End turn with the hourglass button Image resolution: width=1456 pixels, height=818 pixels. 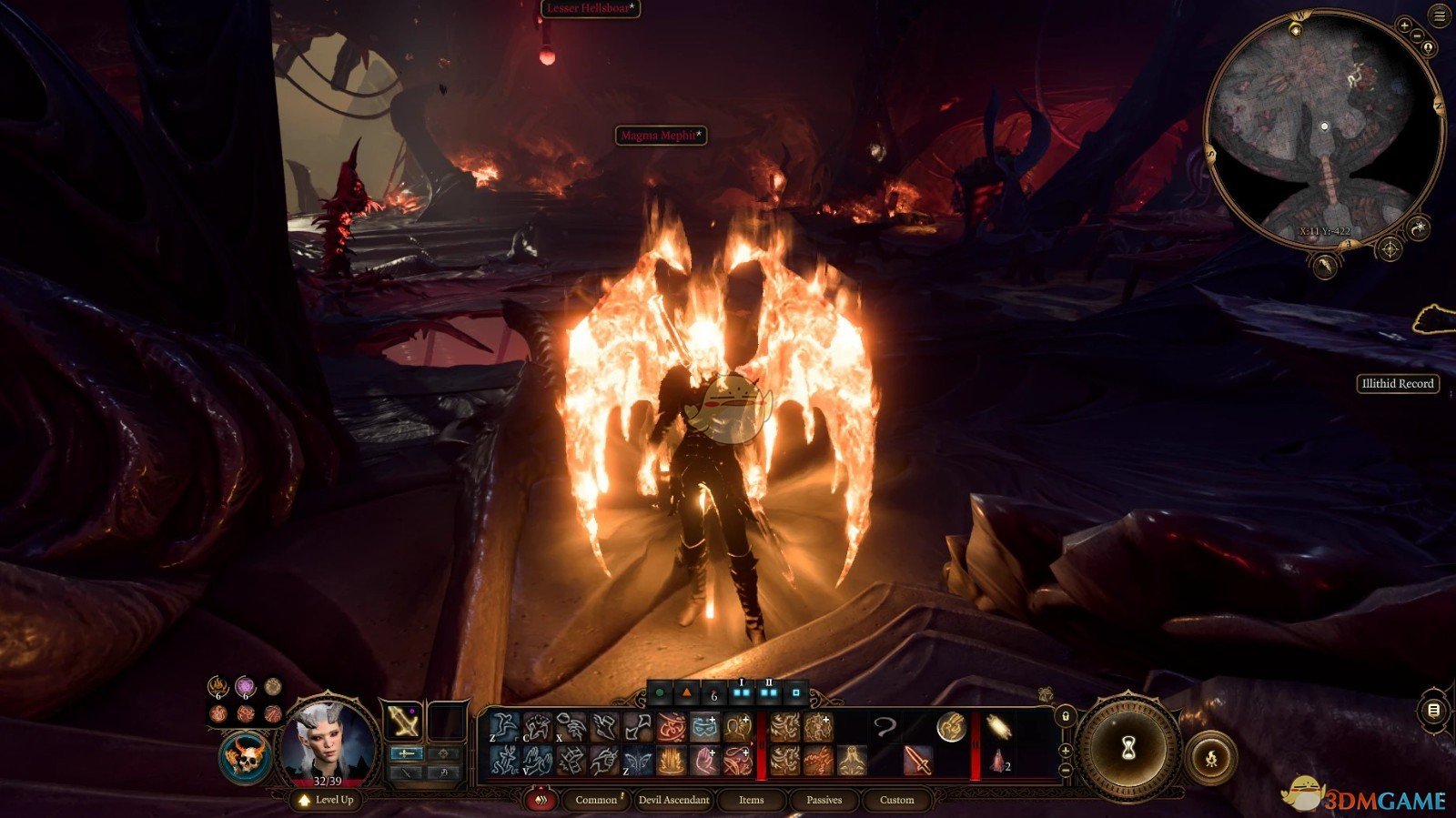point(1128,748)
